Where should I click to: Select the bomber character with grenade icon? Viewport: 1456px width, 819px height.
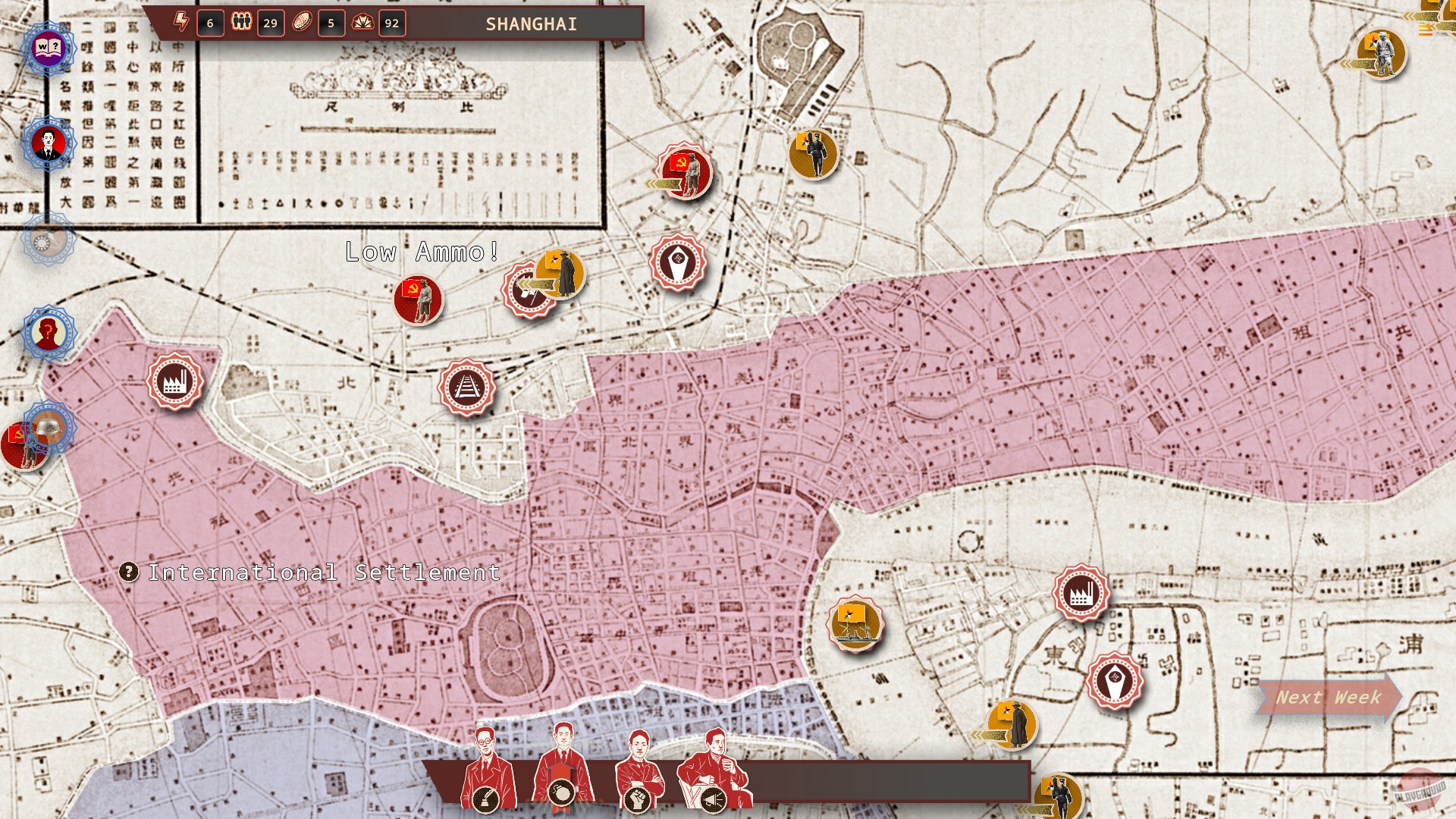563,766
